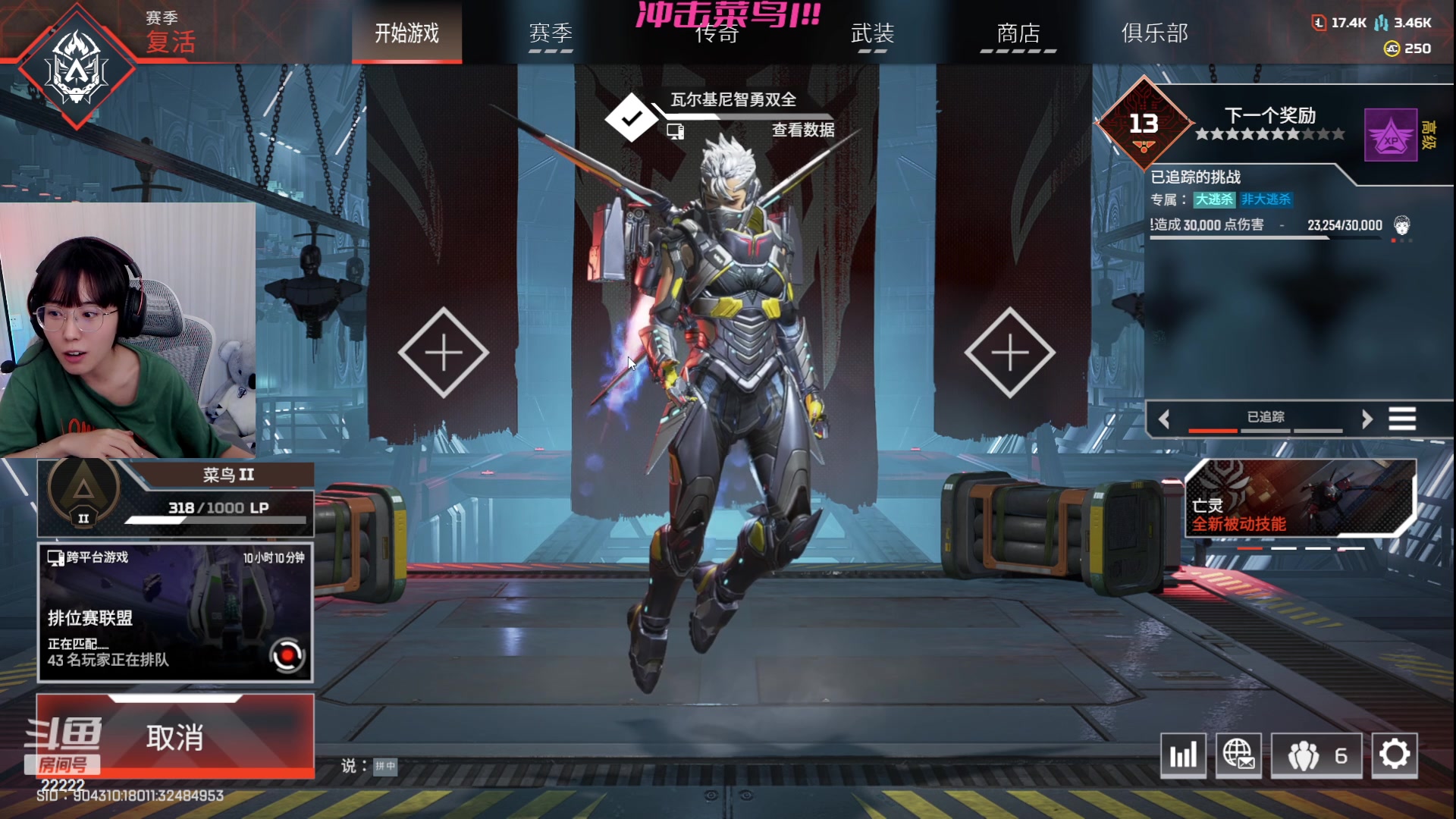The image size is (1456, 819).
Task: Open the 赛季 tab
Action: (551, 33)
